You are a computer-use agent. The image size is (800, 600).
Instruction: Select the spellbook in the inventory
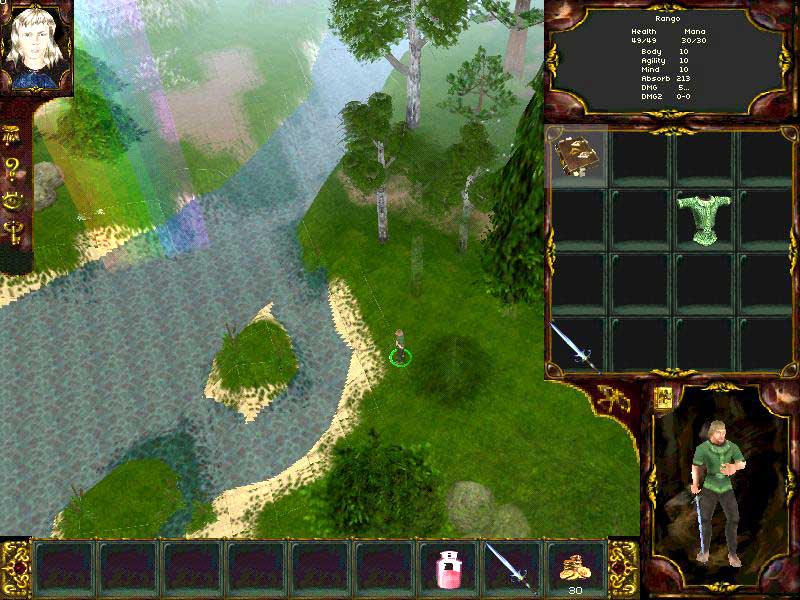coord(578,157)
